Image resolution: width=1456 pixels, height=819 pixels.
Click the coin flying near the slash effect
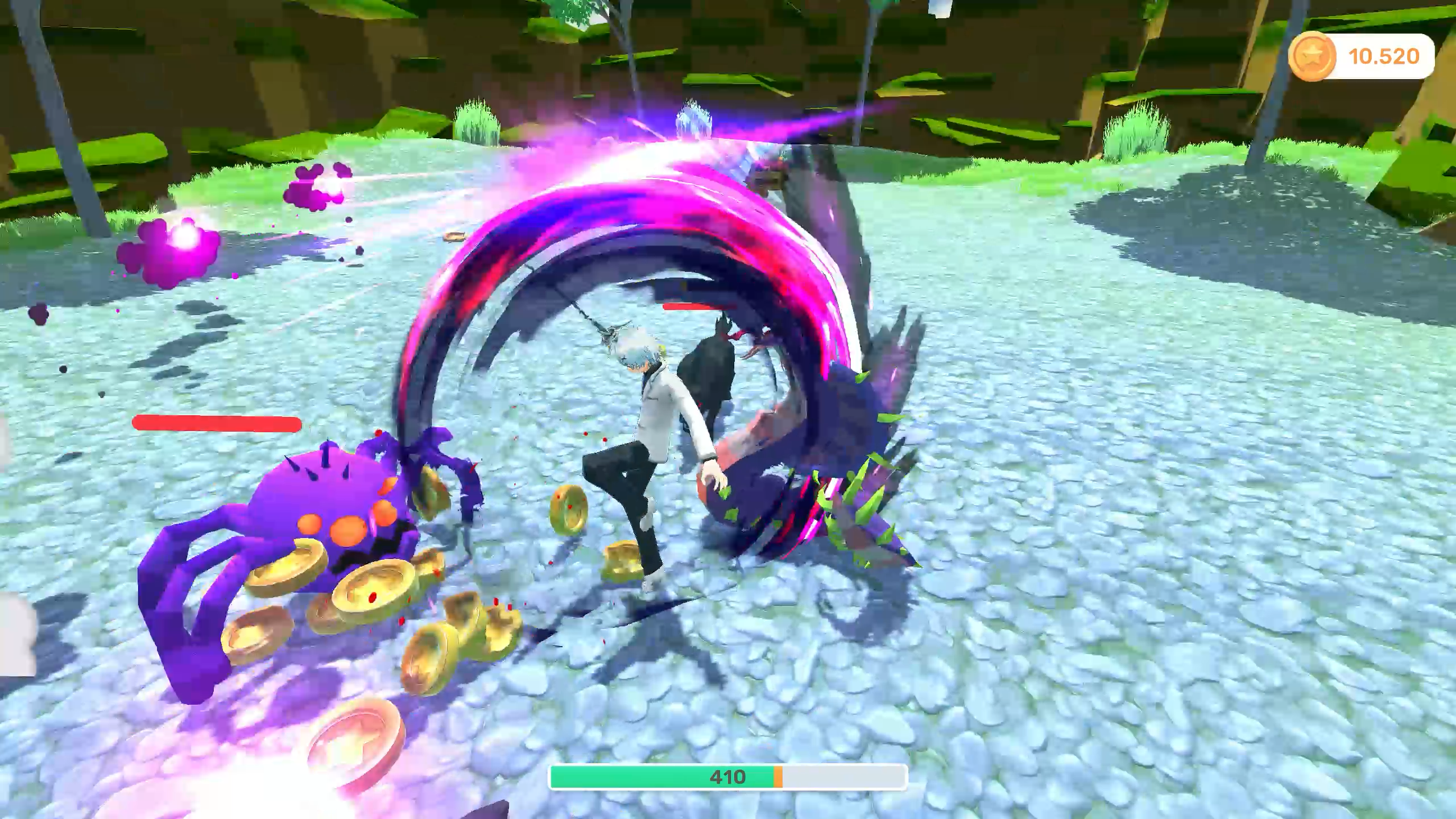pos(455,236)
